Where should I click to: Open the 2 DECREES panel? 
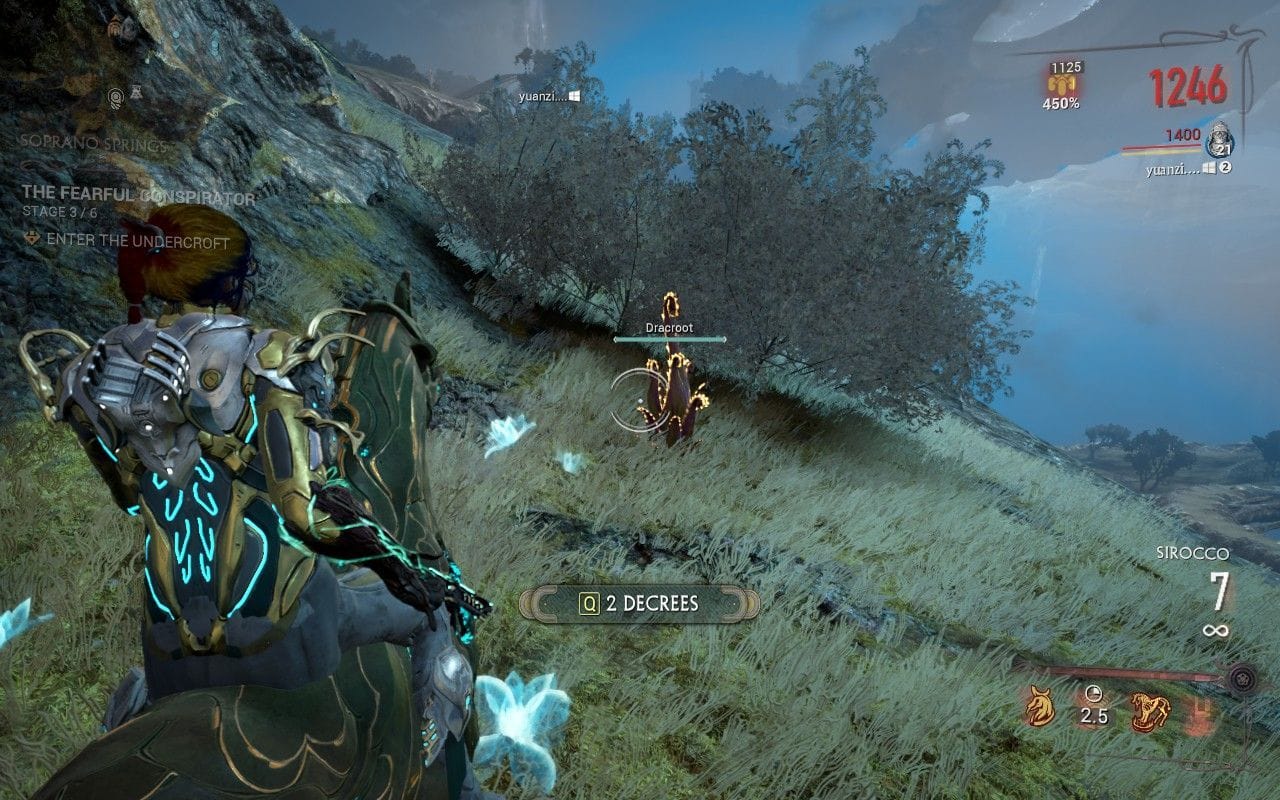[650, 604]
